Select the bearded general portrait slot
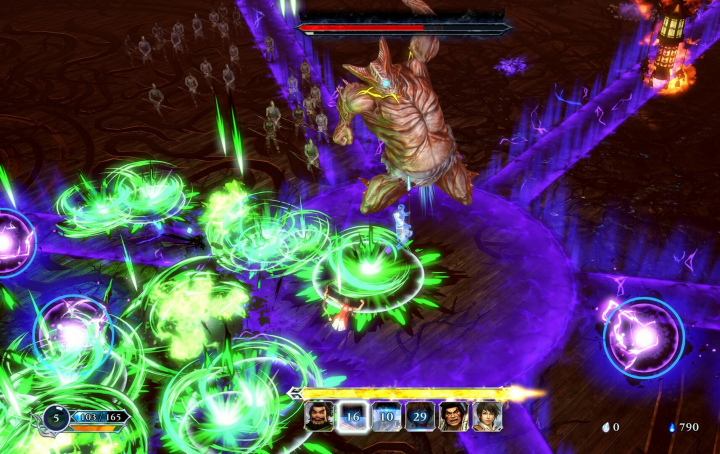The image size is (720, 454). point(319,416)
